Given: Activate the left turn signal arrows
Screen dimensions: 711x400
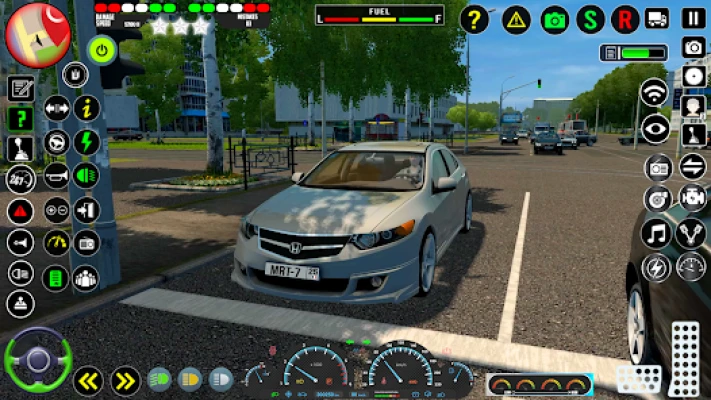Looking at the screenshot, I should pos(88,380).
